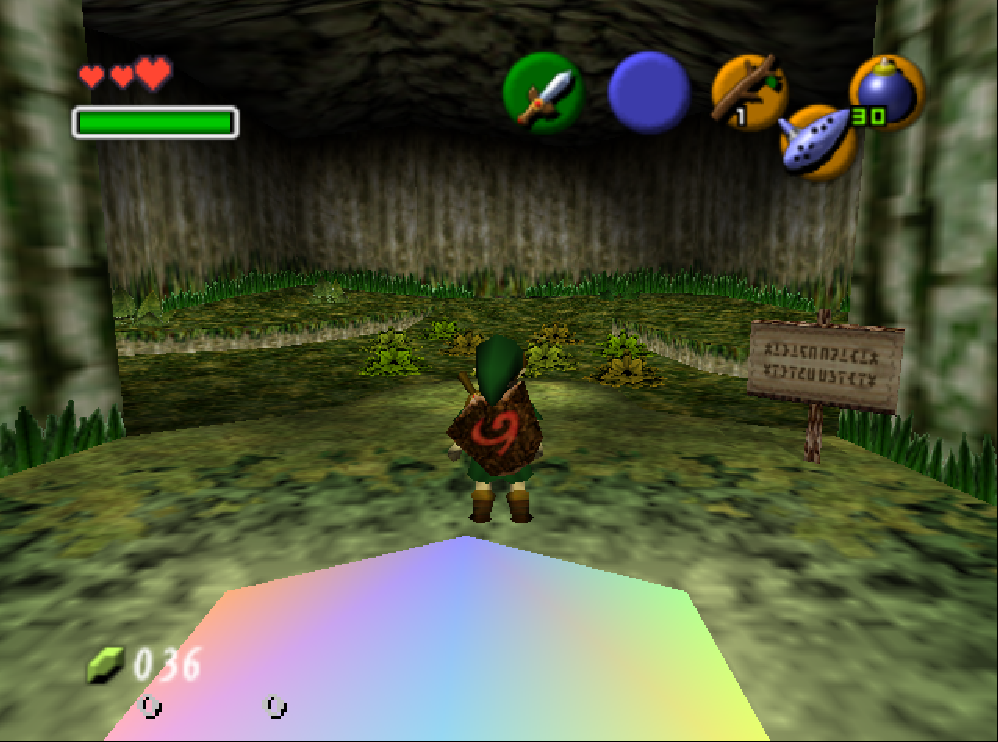Select the bomb item icon
This screenshot has height=742, width=998.
tap(885, 92)
